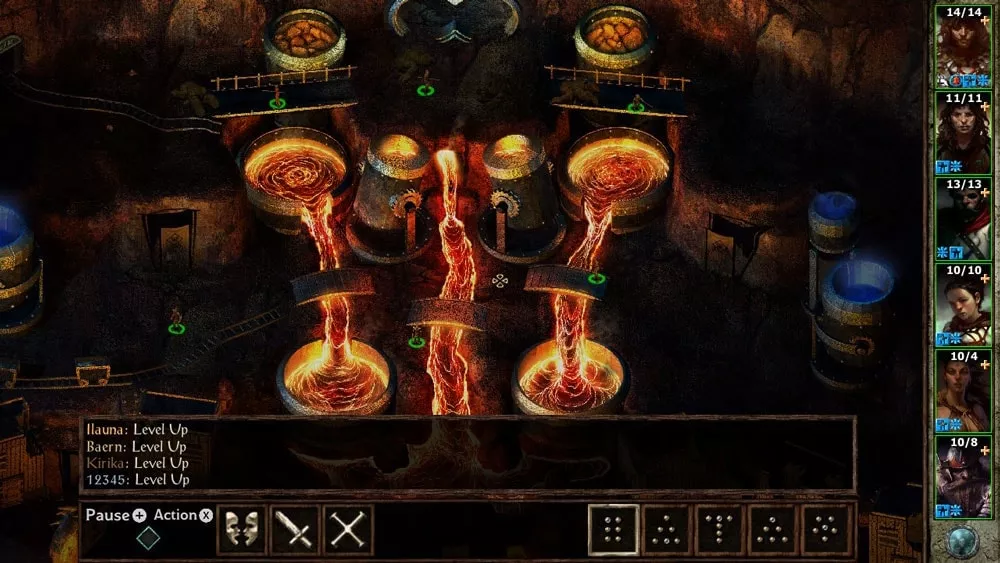Choose the two-column party formation
The image size is (1000, 563).
613,530
